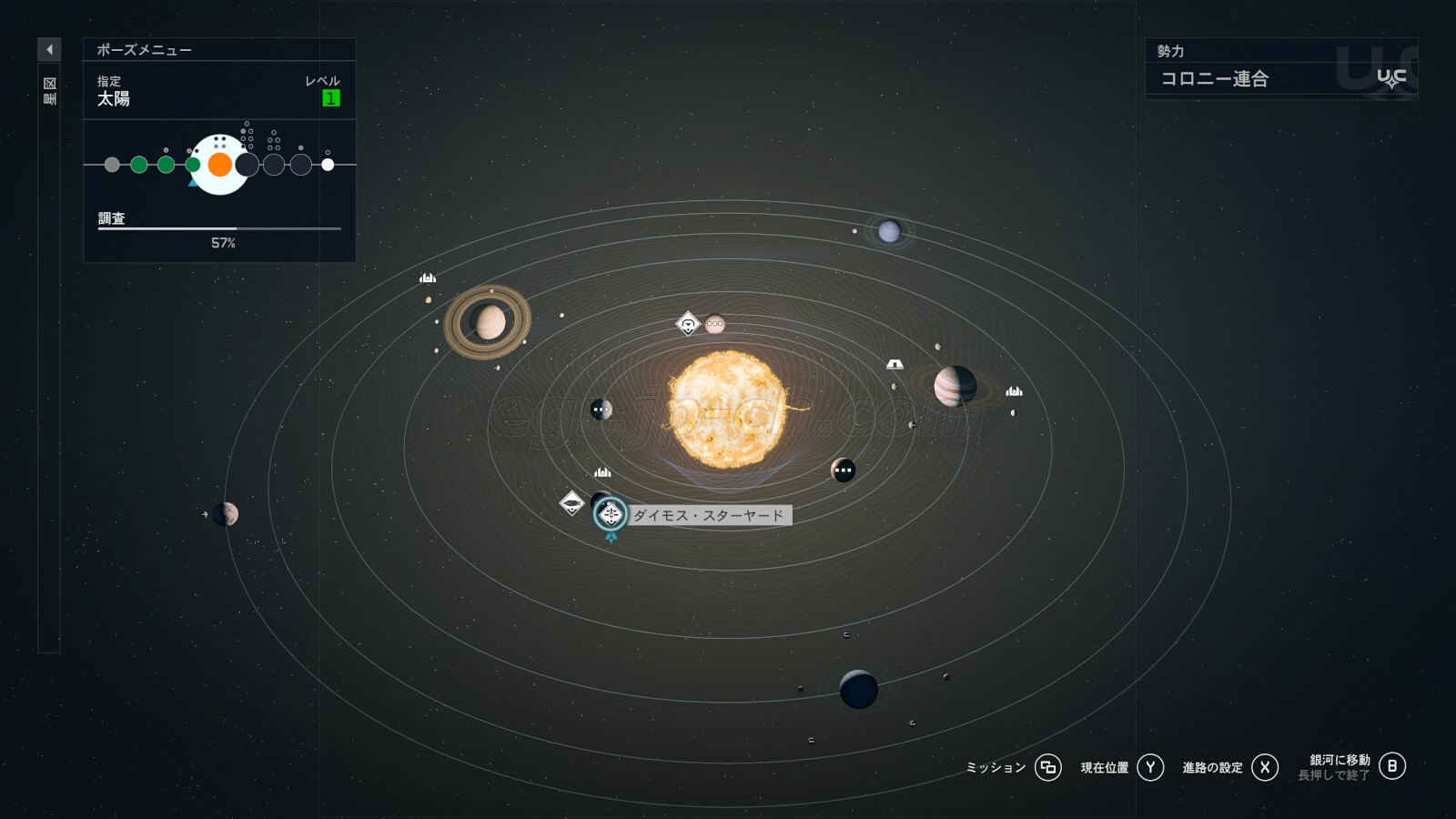Select the diamond marker next to the tan inner planet
The image size is (1456, 819).
tap(688, 323)
